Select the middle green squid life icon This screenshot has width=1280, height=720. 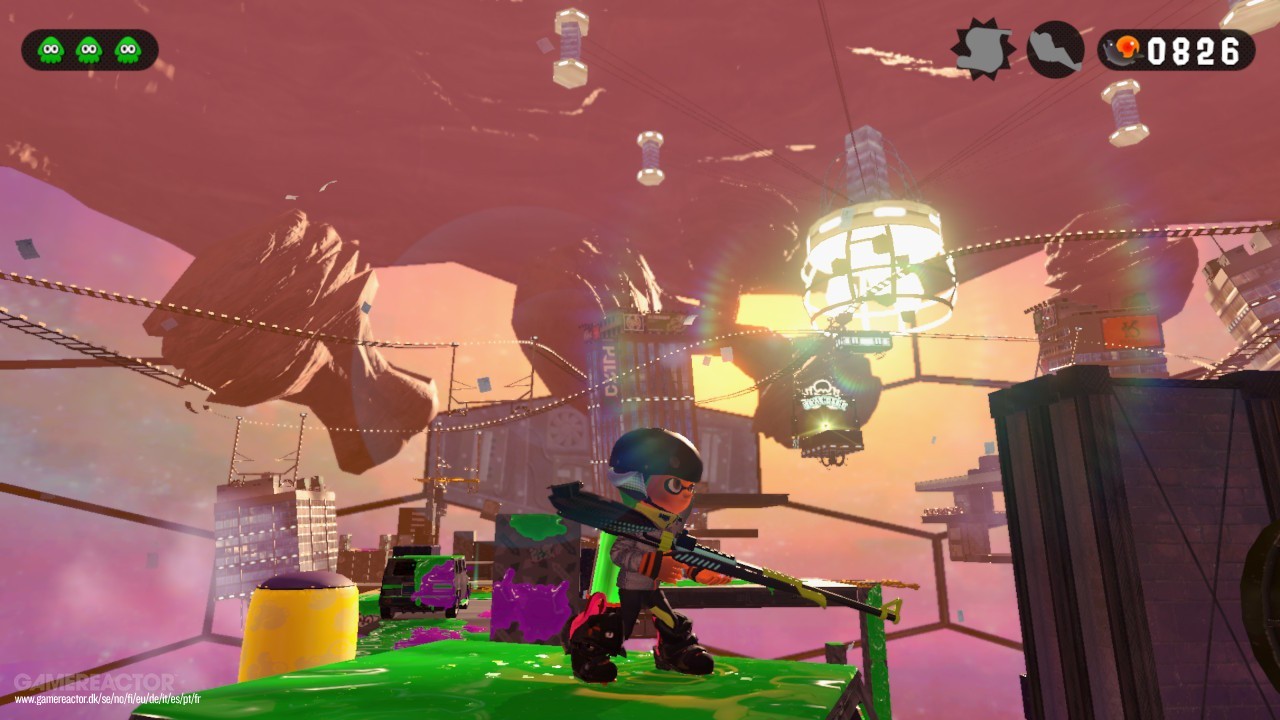pyautogui.click(x=88, y=46)
